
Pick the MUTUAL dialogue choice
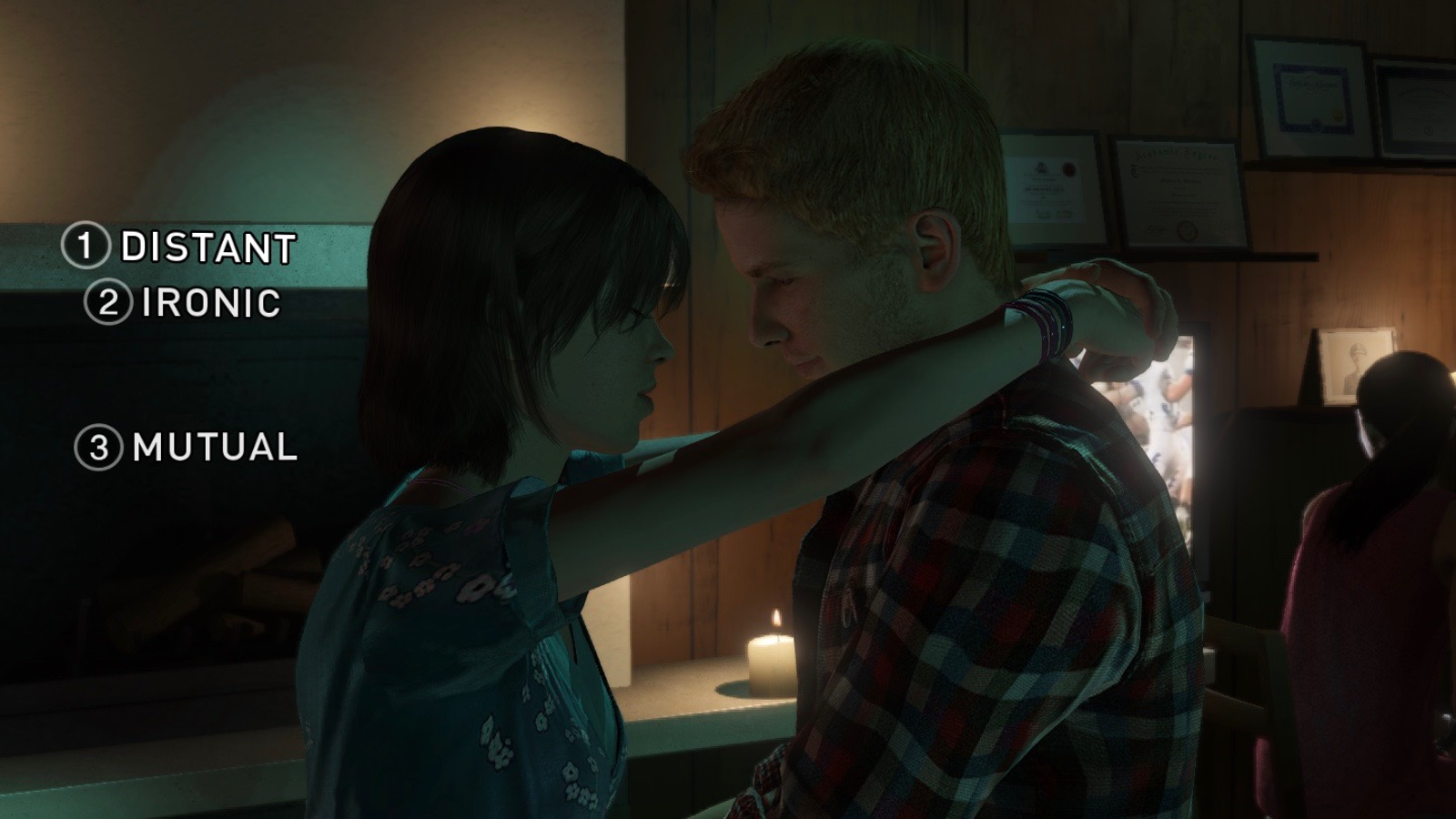215,447
